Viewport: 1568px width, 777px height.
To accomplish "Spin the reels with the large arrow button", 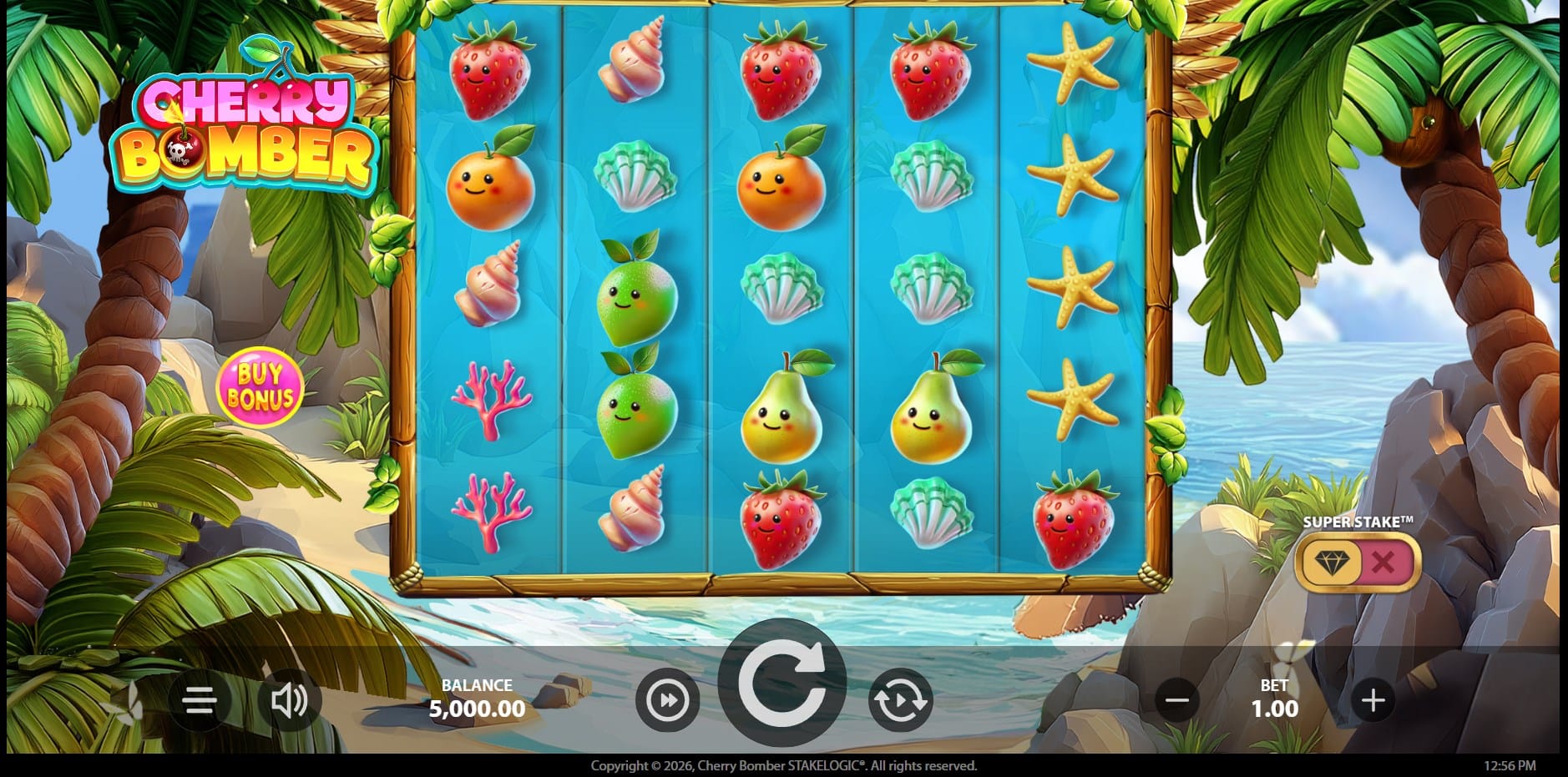I will point(781,683).
